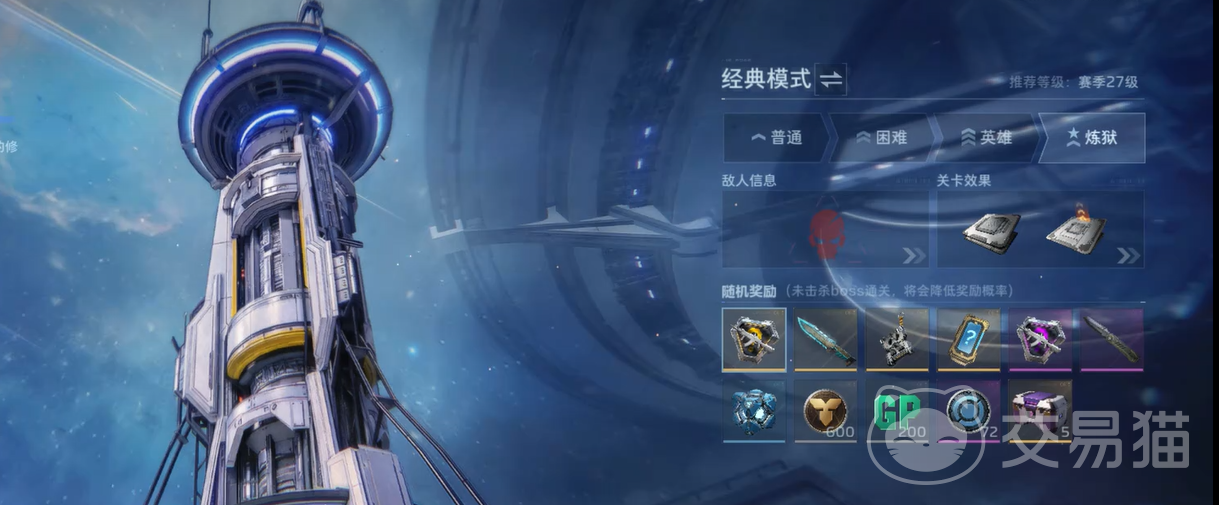
Task: View the 600 bronze emblem coin reward
Action: [x=826, y=410]
